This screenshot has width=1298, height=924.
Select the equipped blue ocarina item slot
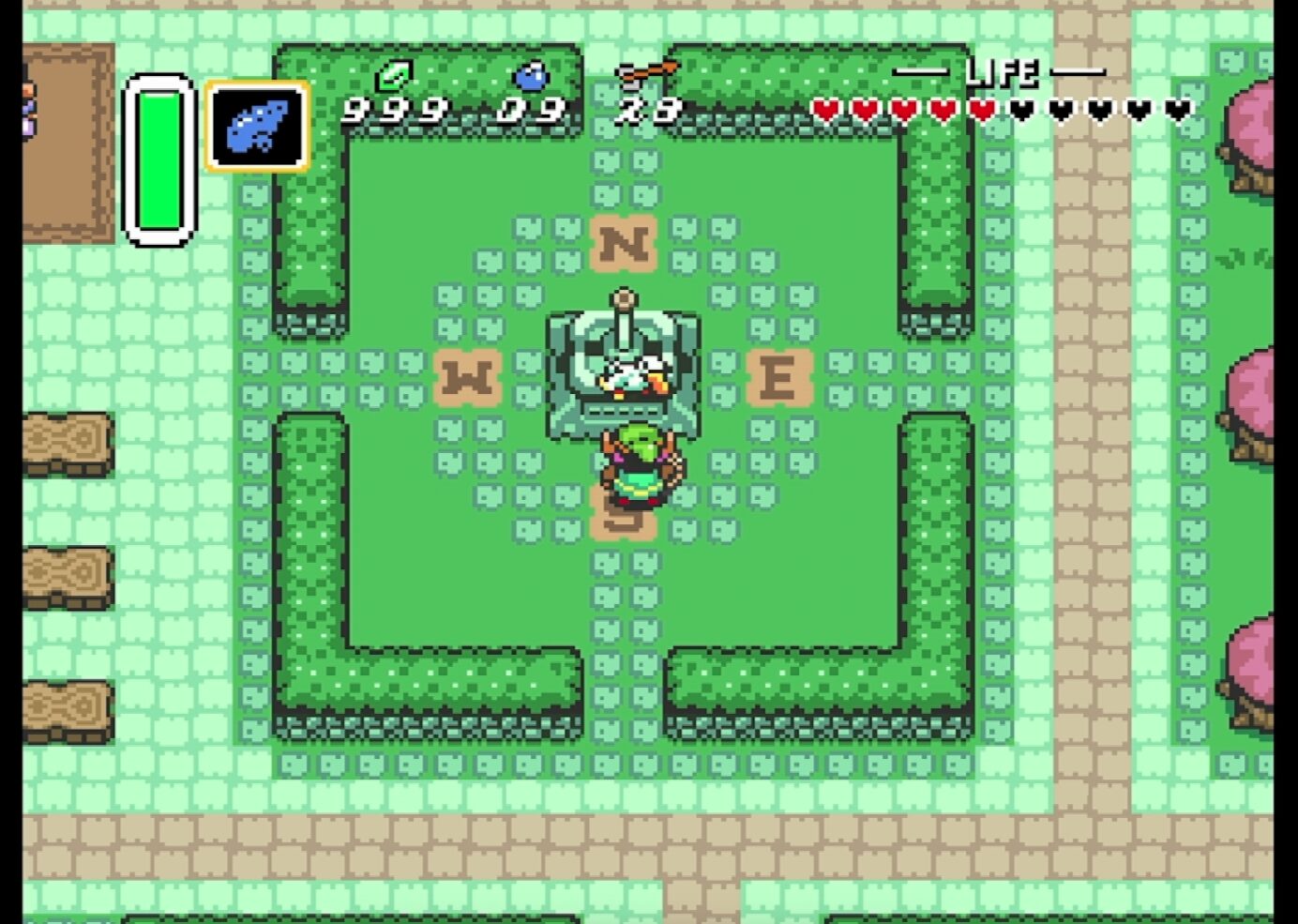[257, 127]
